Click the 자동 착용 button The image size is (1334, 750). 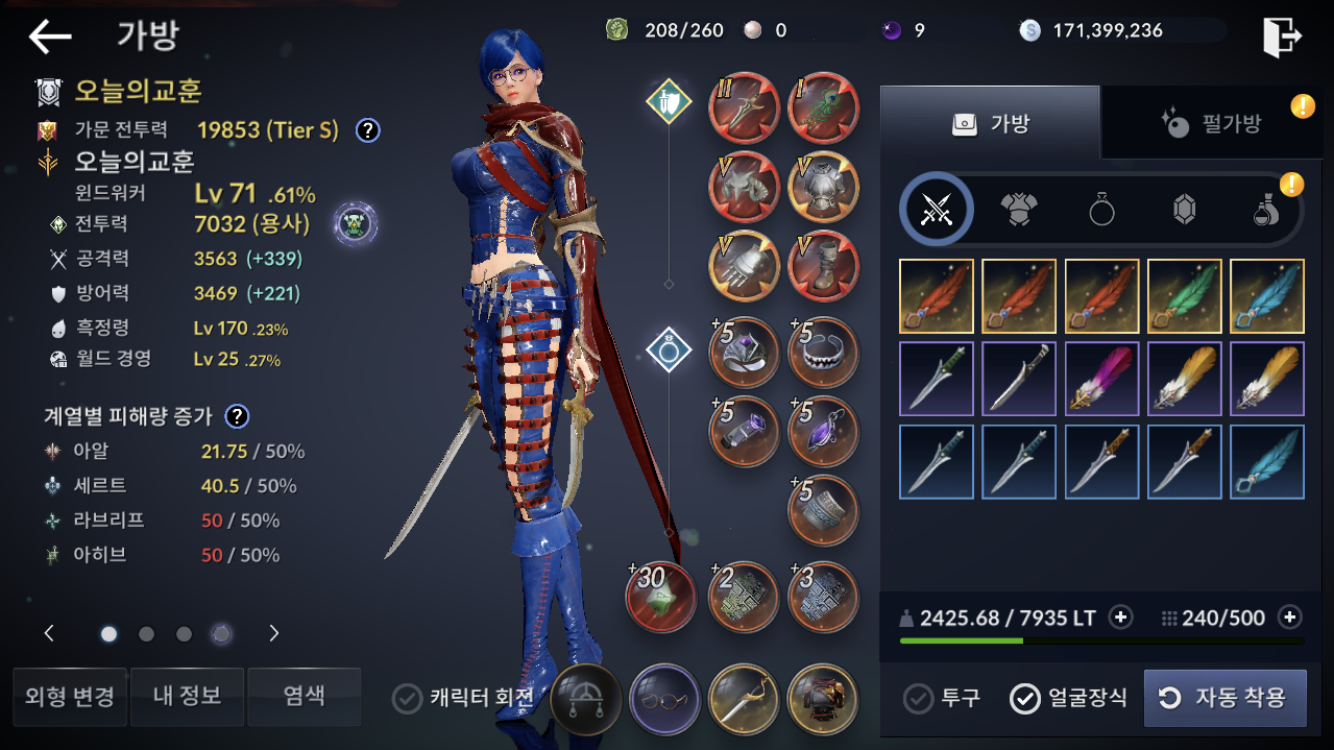(x=1225, y=698)
